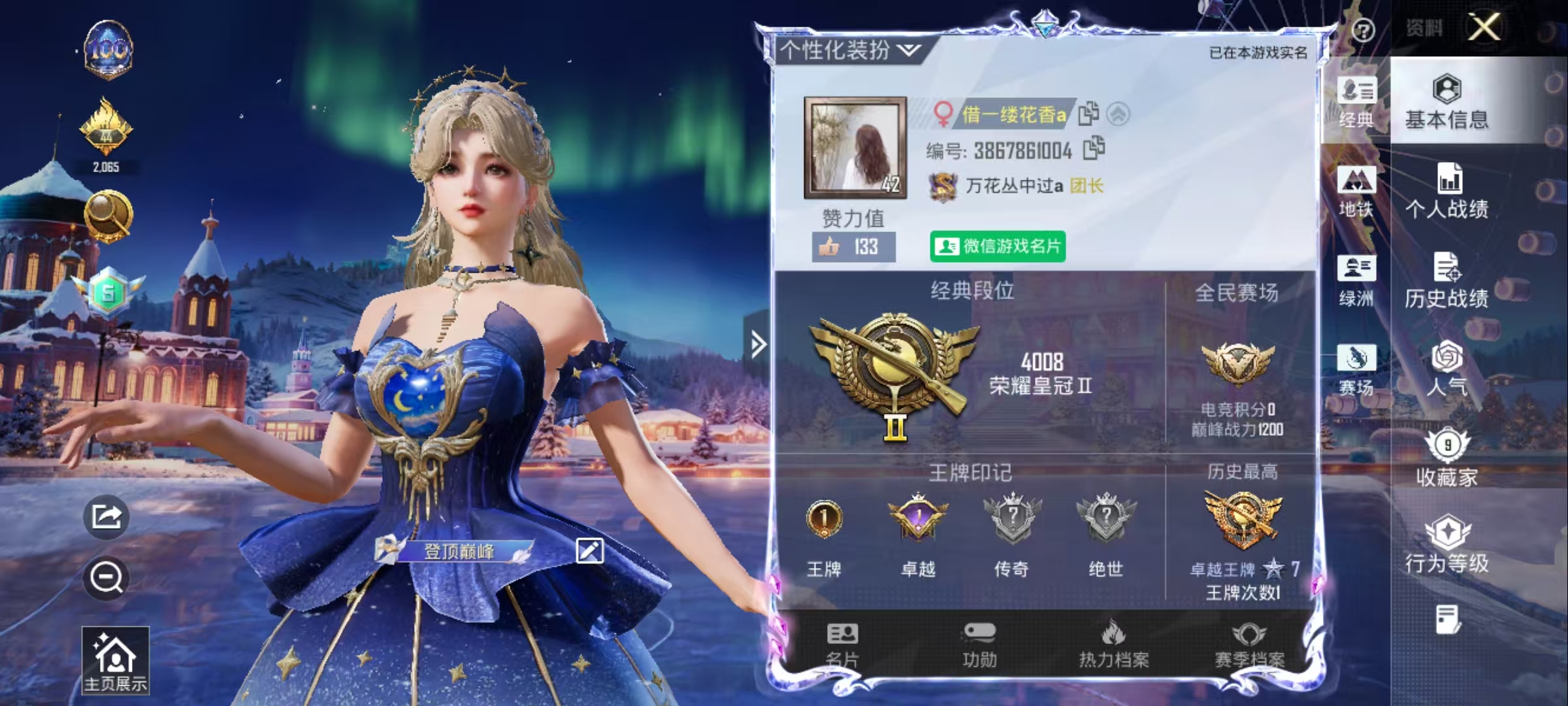Open the 经典 classic mode stats panel
1568x706 pixels.
[x=1358, y=101]
